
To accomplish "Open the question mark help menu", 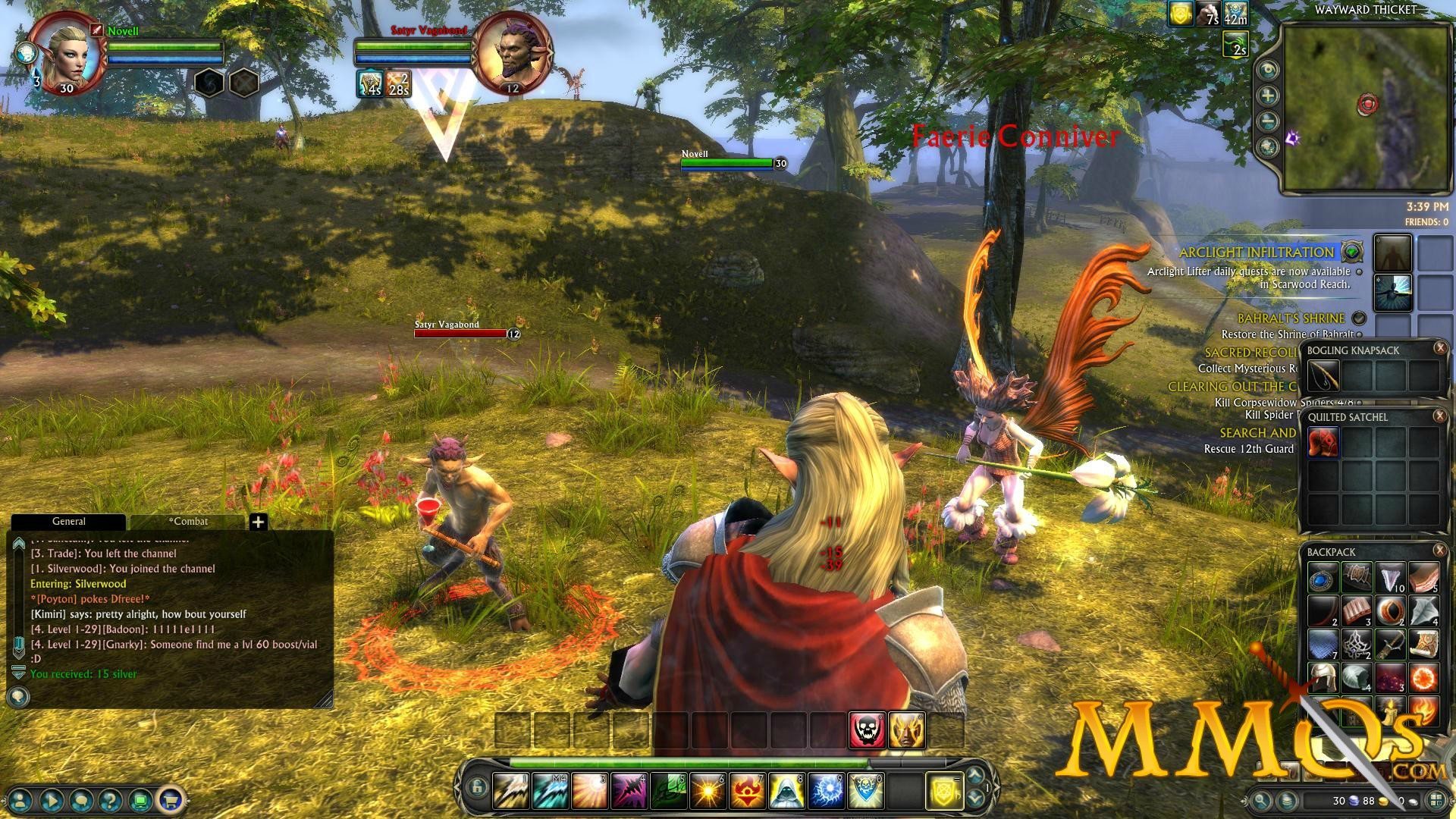I will [x=110, y=799].
